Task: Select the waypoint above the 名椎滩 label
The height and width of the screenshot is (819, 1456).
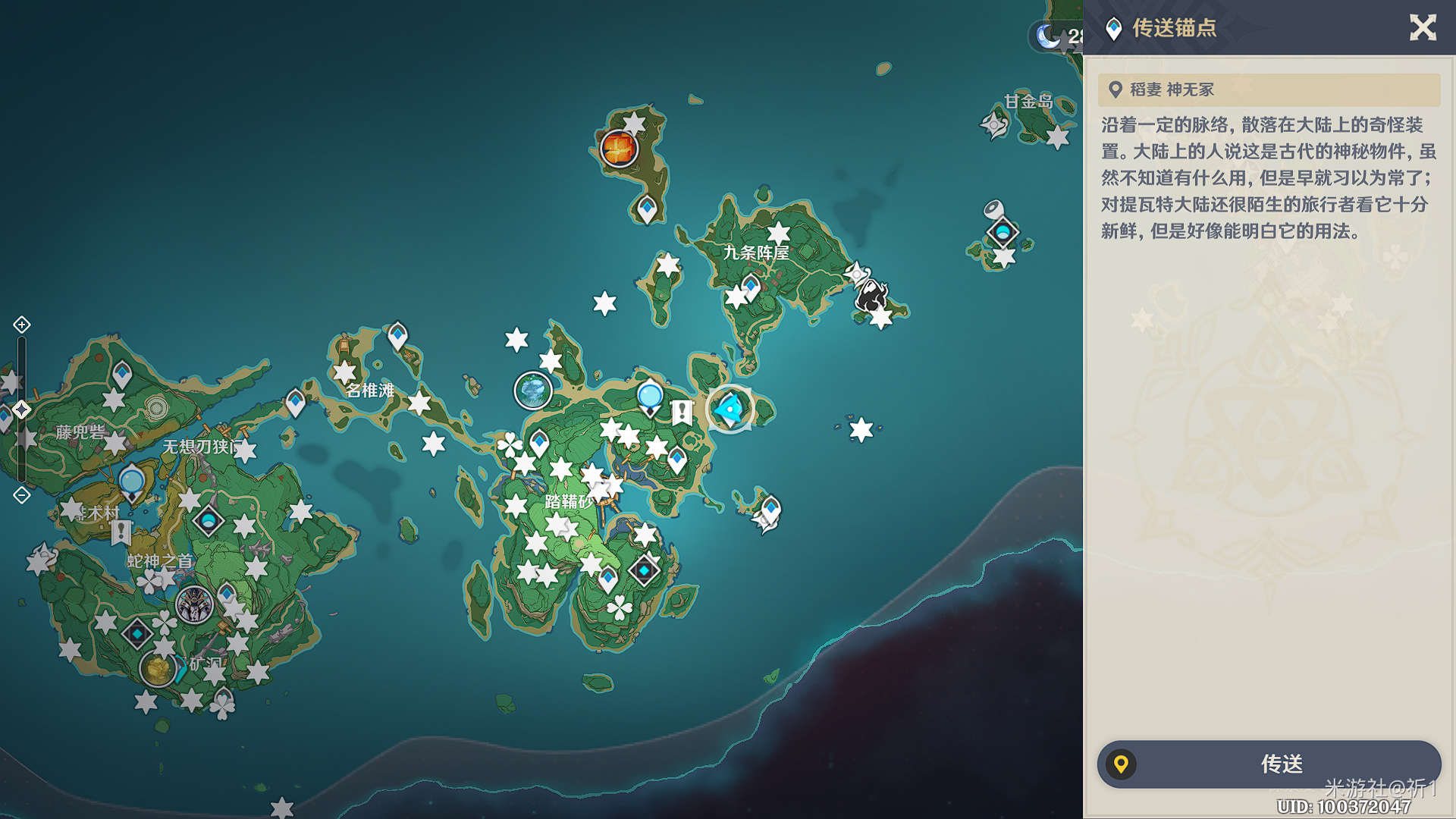Action: click(x=397, y=334)
